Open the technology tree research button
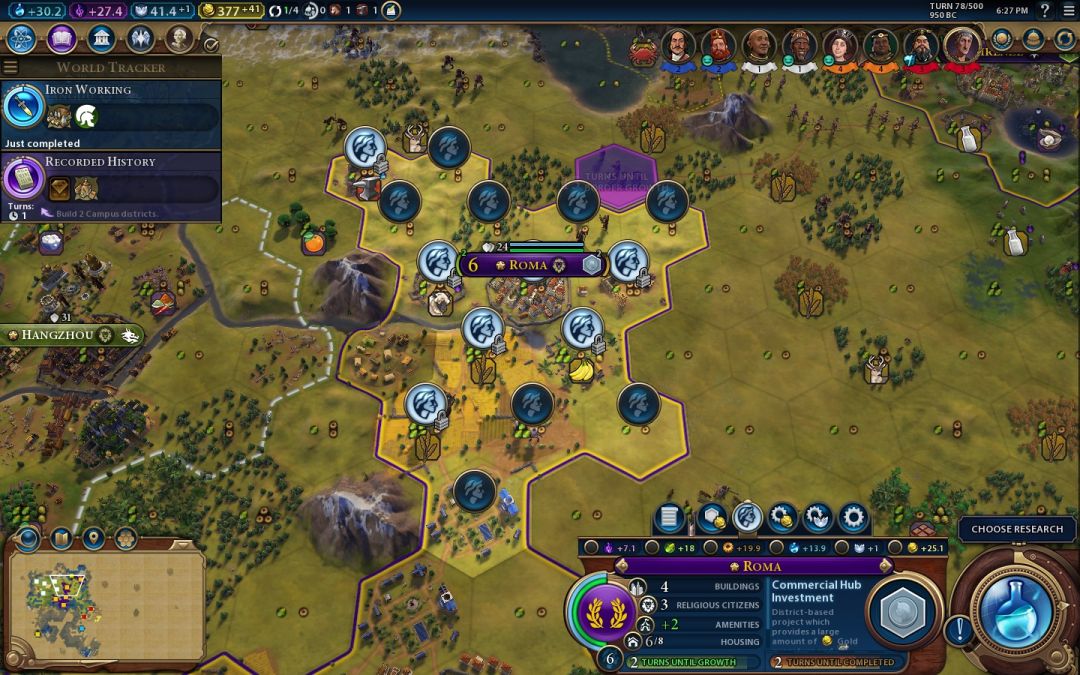 (x=22, y=39)
